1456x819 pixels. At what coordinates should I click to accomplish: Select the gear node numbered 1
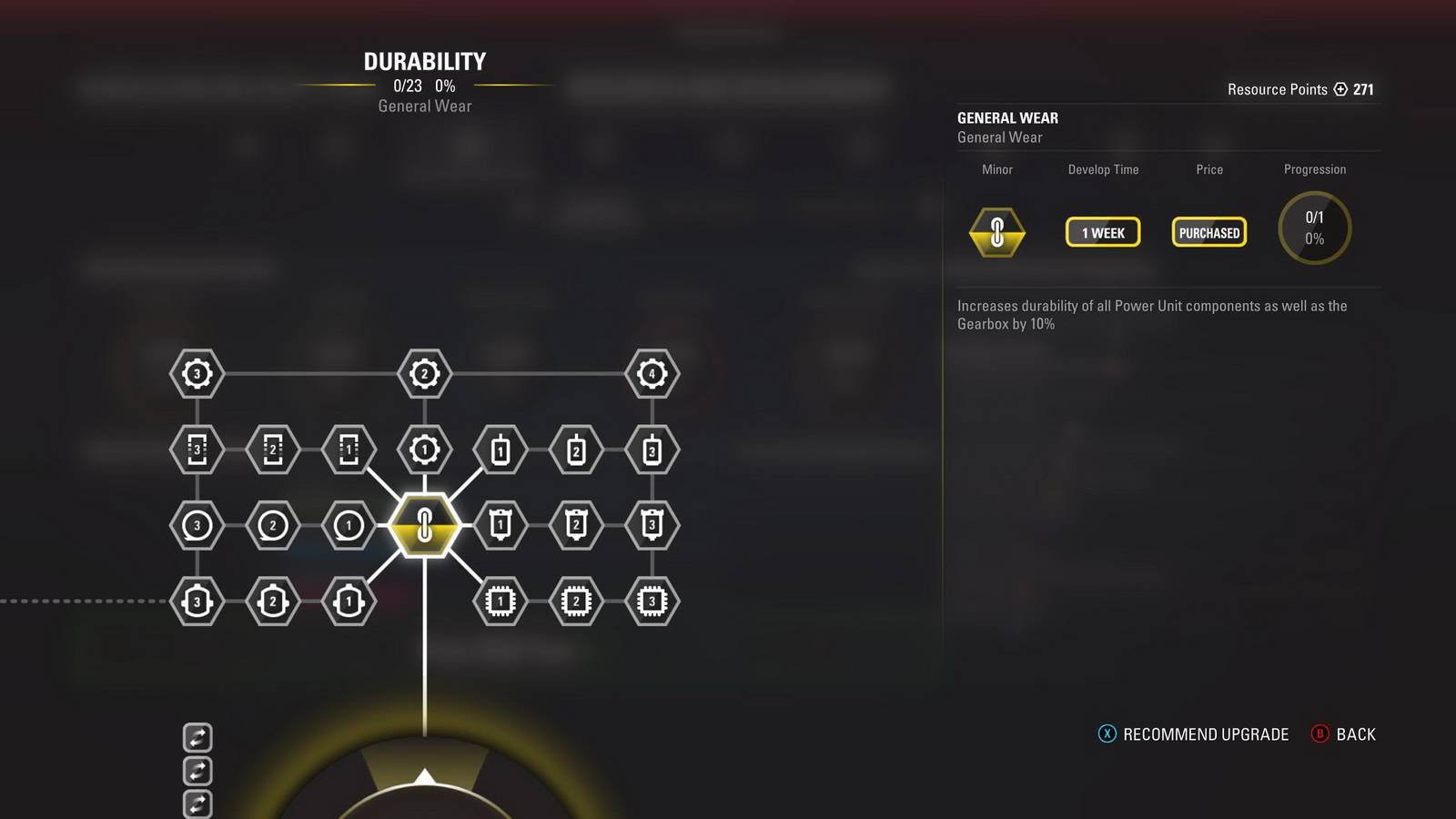click(x=424, y=450)
